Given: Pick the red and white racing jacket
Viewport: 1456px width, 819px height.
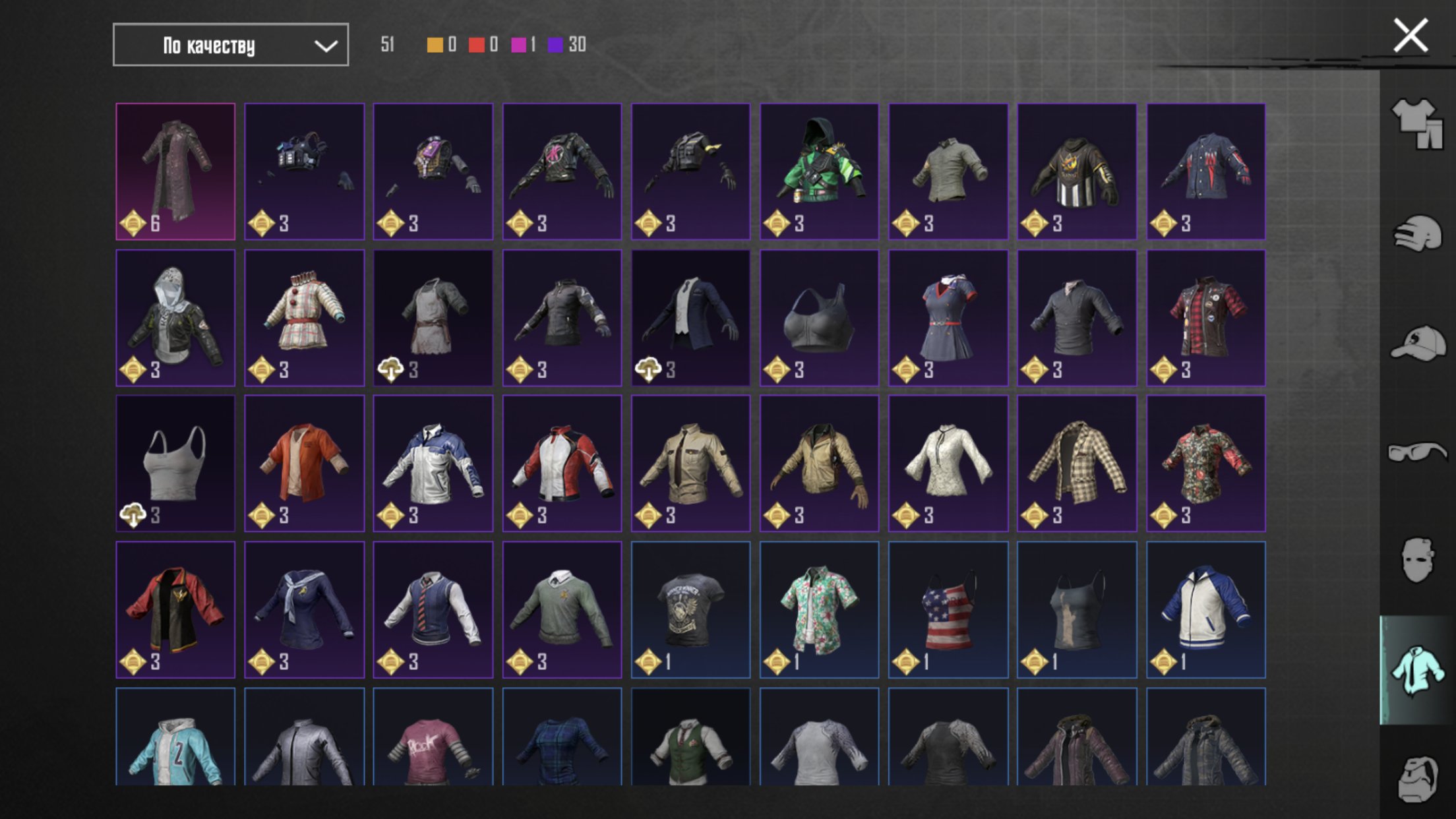Looking at the screenshot, I should point(562,464).
